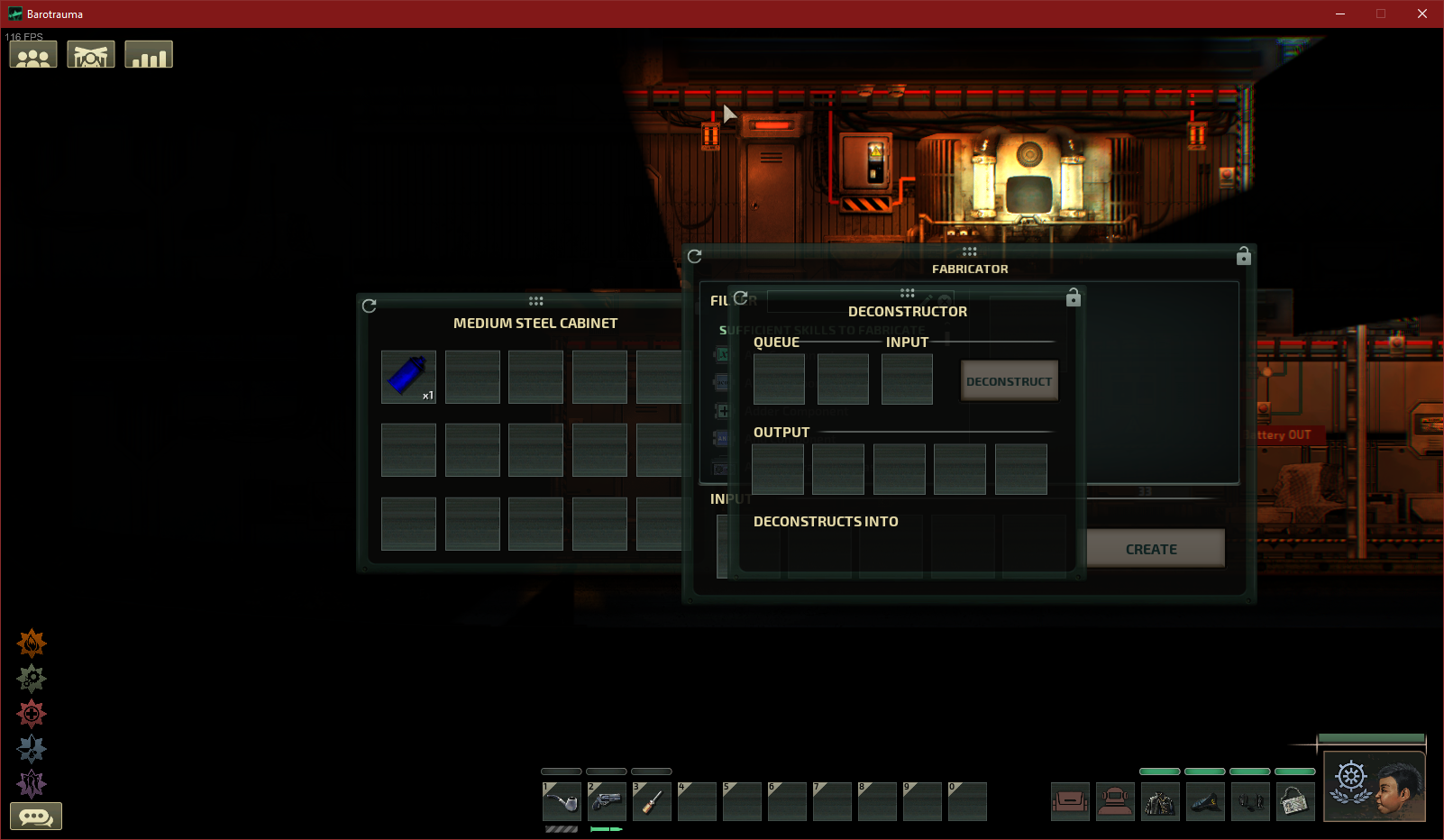This screenshot has width=1444, height=840.
Task: Toggle the Fabricator panel lock
Action: coord(1244,256)
